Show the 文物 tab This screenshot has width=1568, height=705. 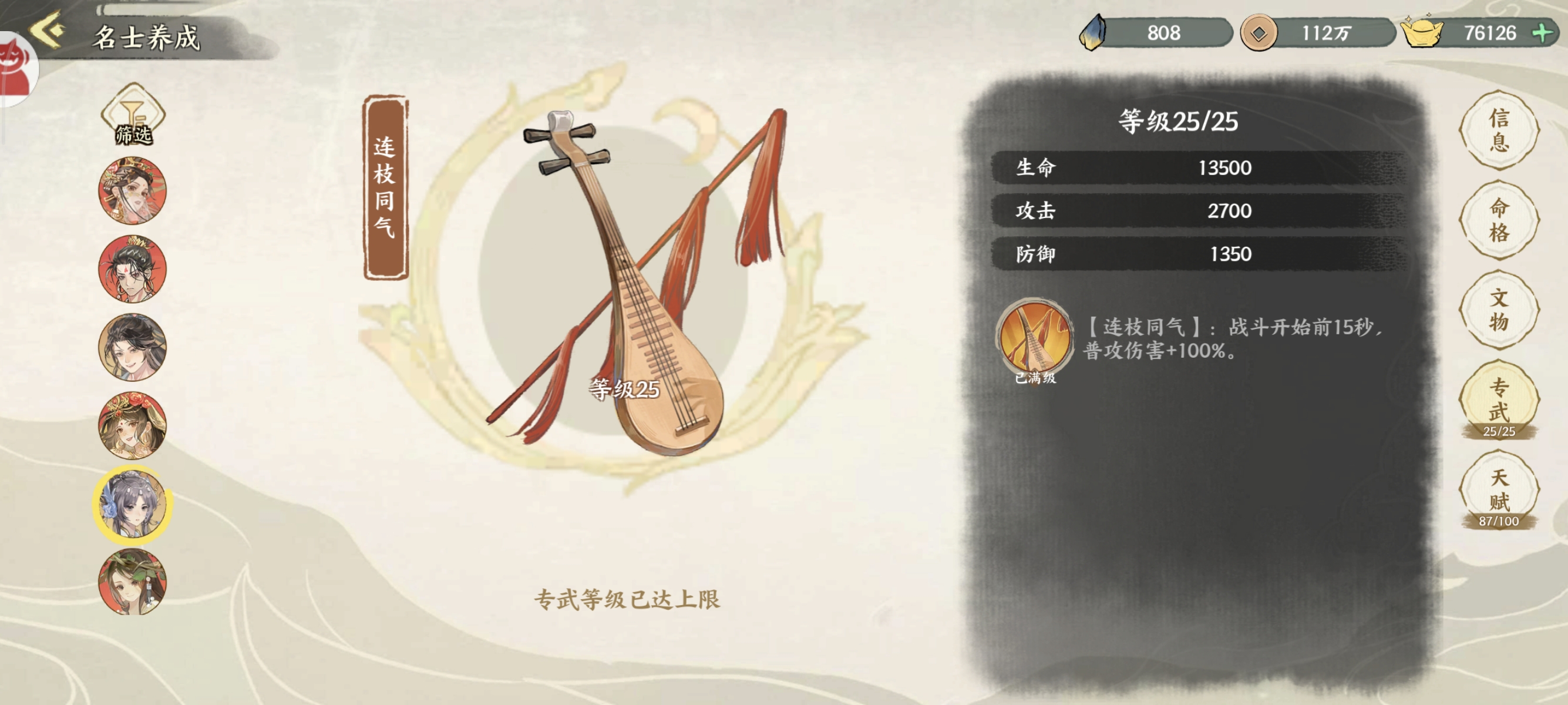click(1499, 309)
